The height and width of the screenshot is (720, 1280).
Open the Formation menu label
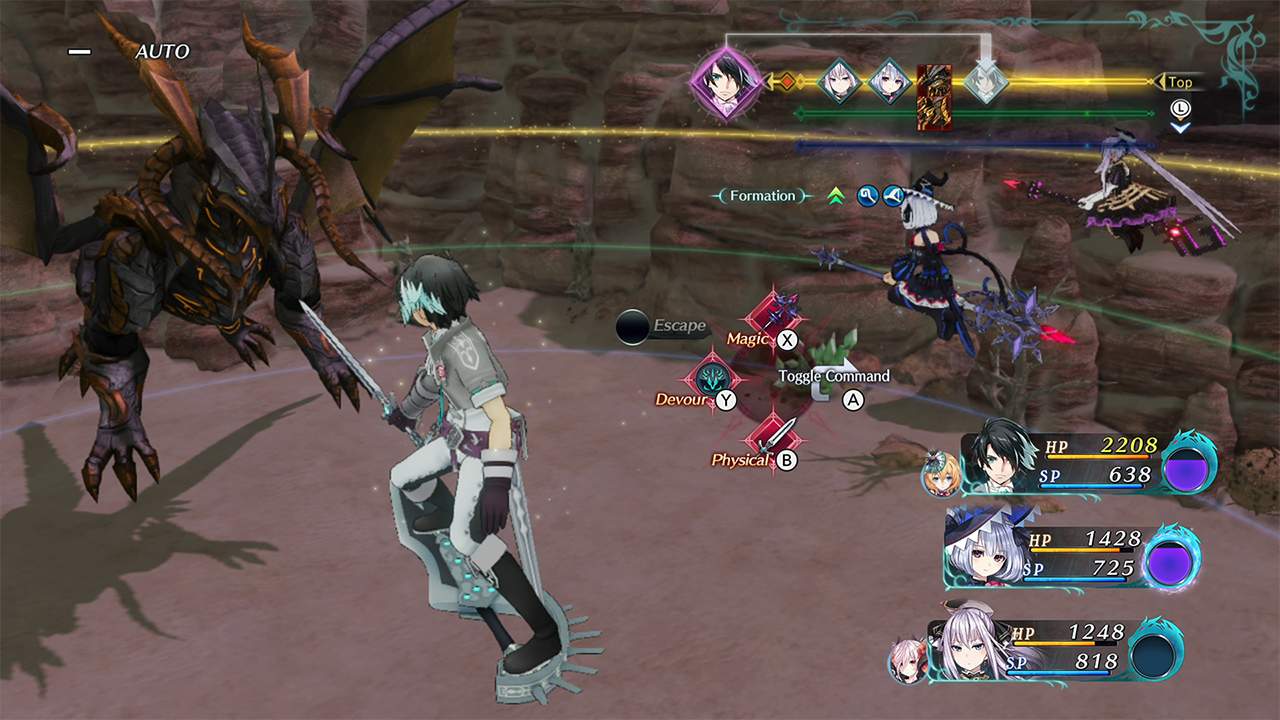(762, 196)
